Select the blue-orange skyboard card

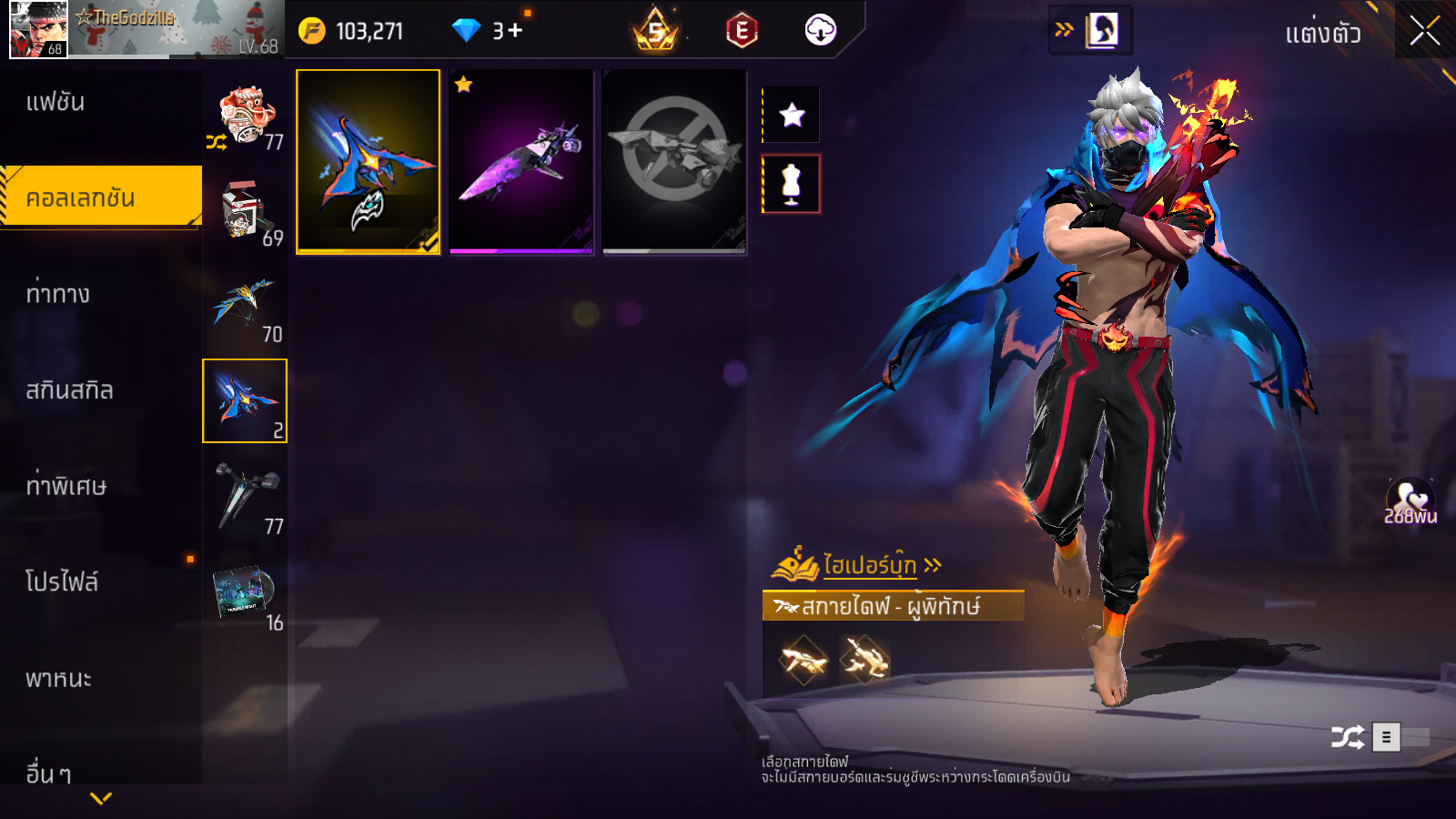[x=369, y=161]
